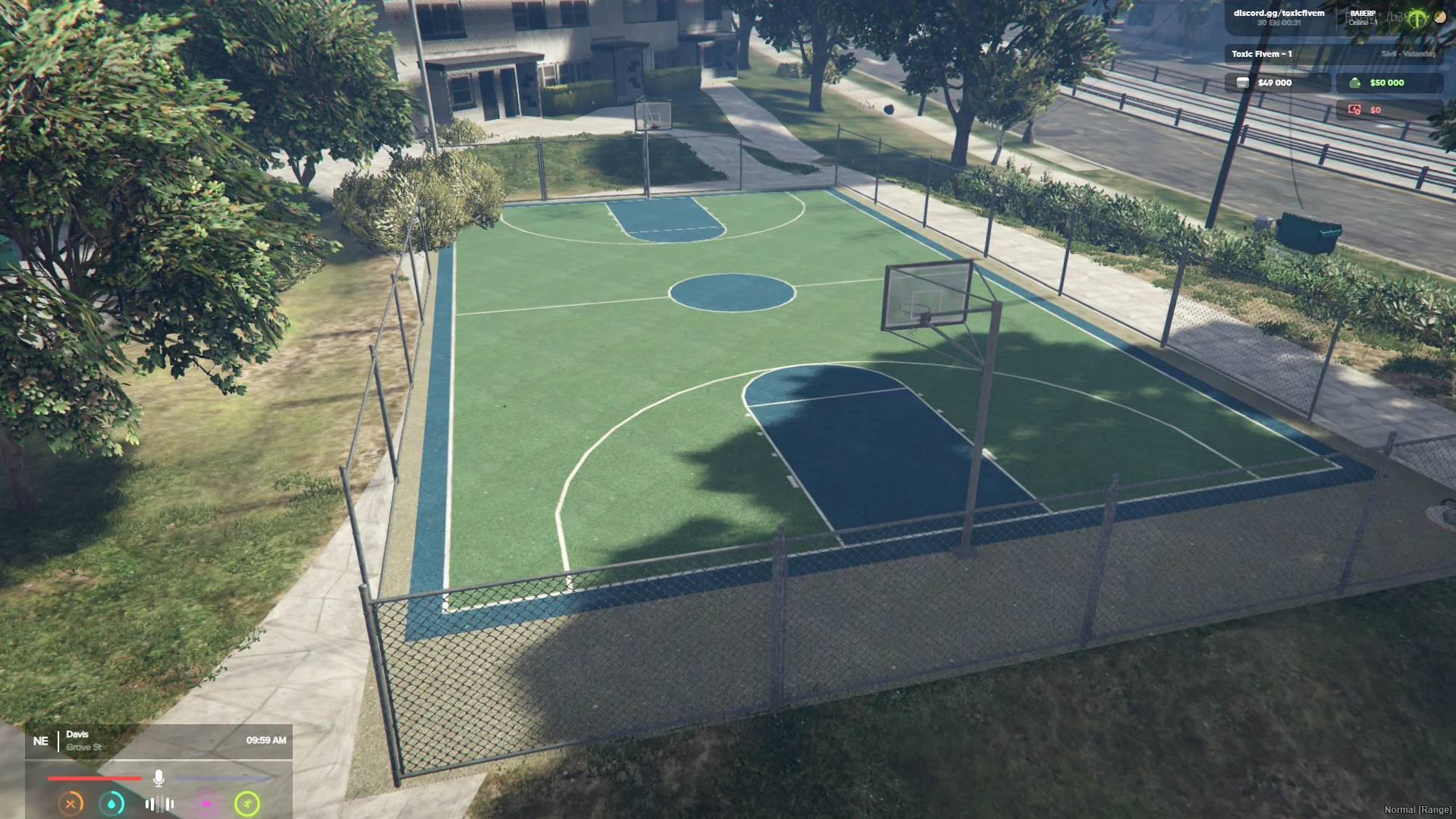The height and width of the screenshot is (819, 1456).
Task: Select the green running stamina icon
Action: pyautogui.click(x=247, y=804)
